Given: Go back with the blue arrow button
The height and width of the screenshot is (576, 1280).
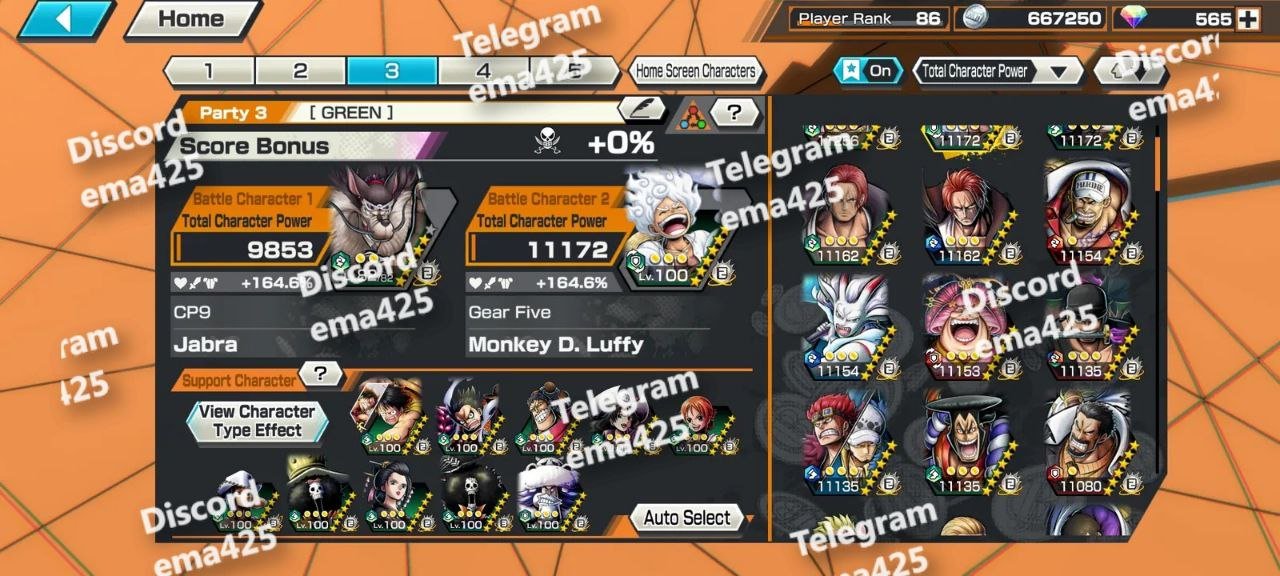Looking at the screenshot, I should [66, 19].
